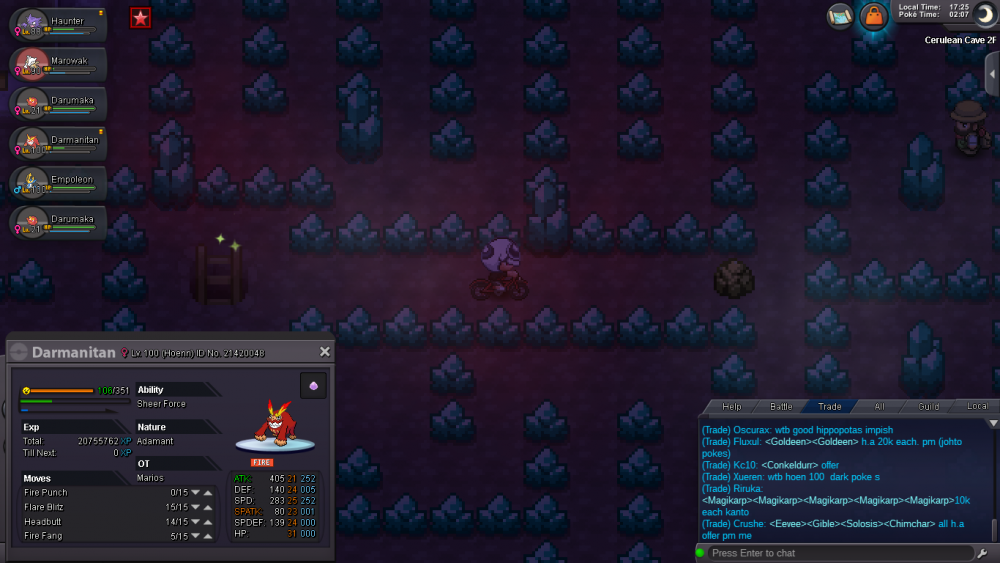The height and width of the screenshot is (563, 1000).
Task: Switch to the Battle chat tab
Action: click(x=781, y=407)
